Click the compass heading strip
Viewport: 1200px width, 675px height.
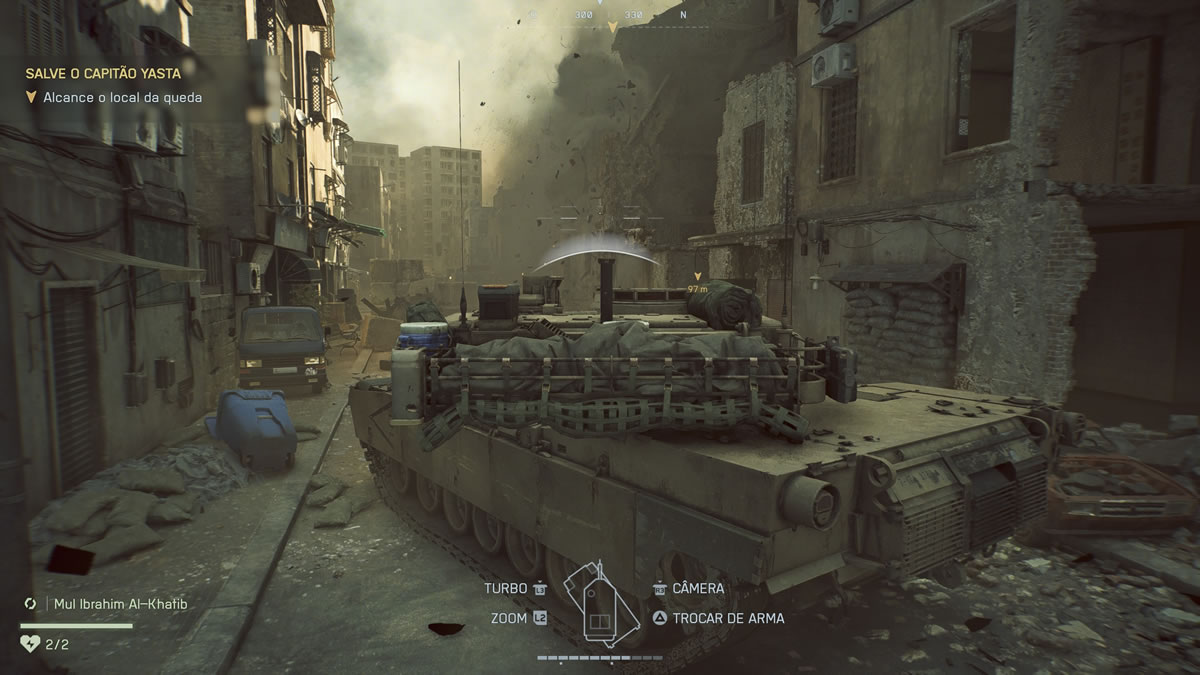click(x=611, y=15)
